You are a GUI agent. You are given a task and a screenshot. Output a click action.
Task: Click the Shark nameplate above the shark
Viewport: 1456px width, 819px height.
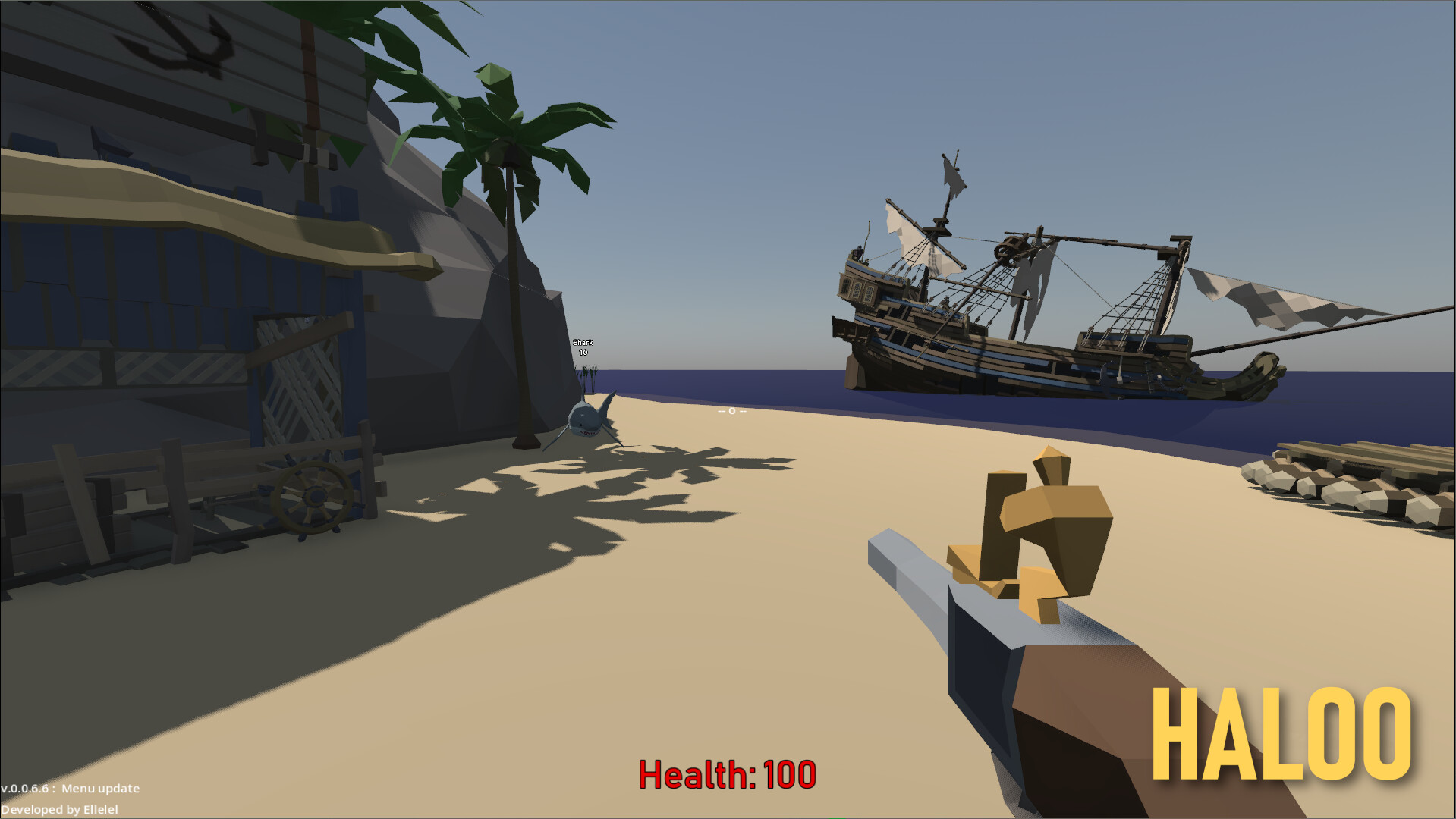tap(584, 342)
